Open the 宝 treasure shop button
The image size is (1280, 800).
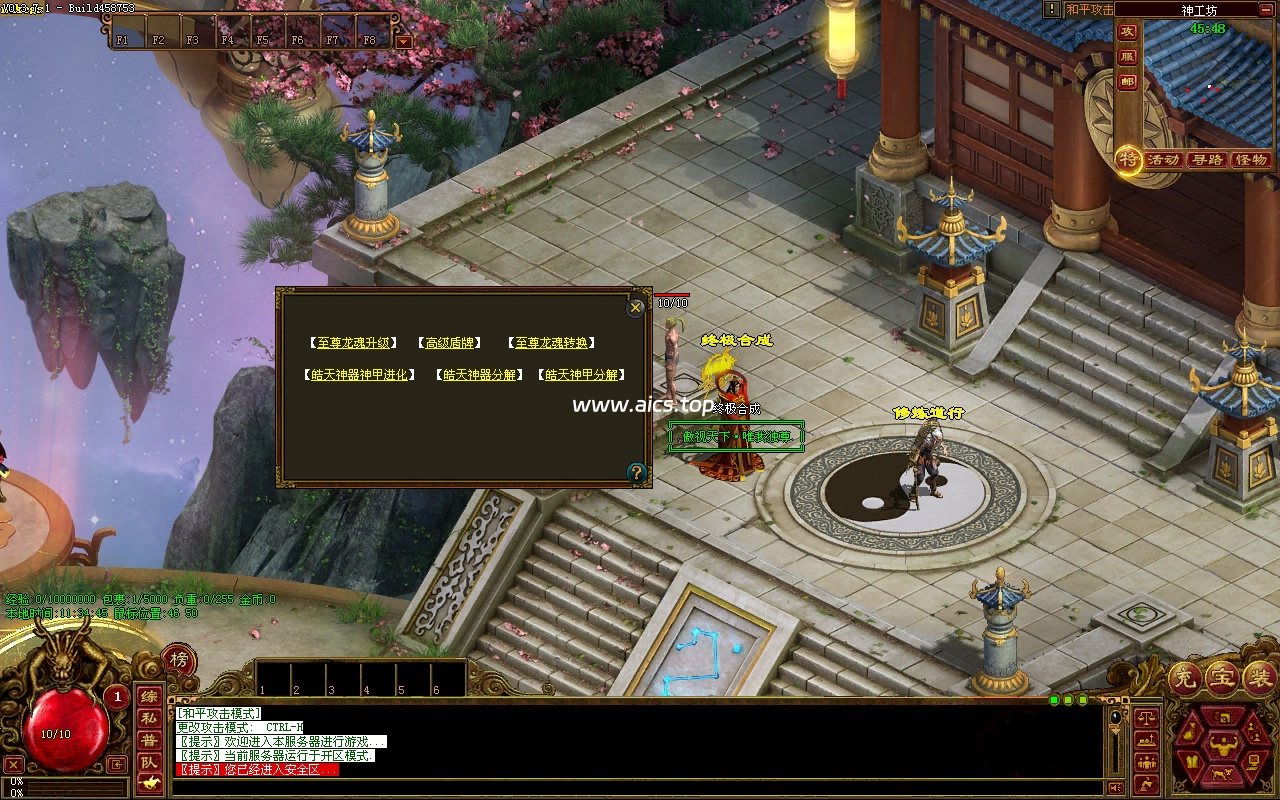click(1223, 679)
